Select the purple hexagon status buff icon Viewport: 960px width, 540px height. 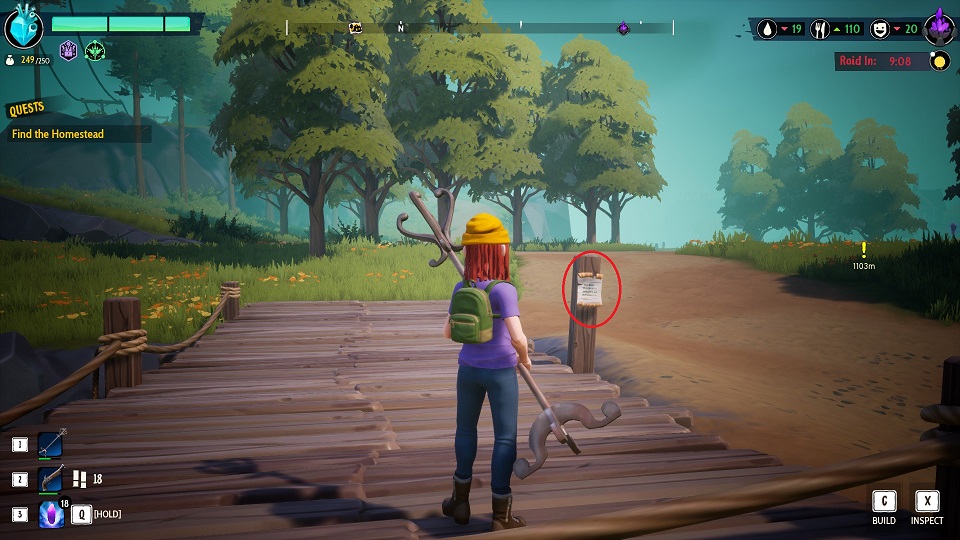(69, 50)
